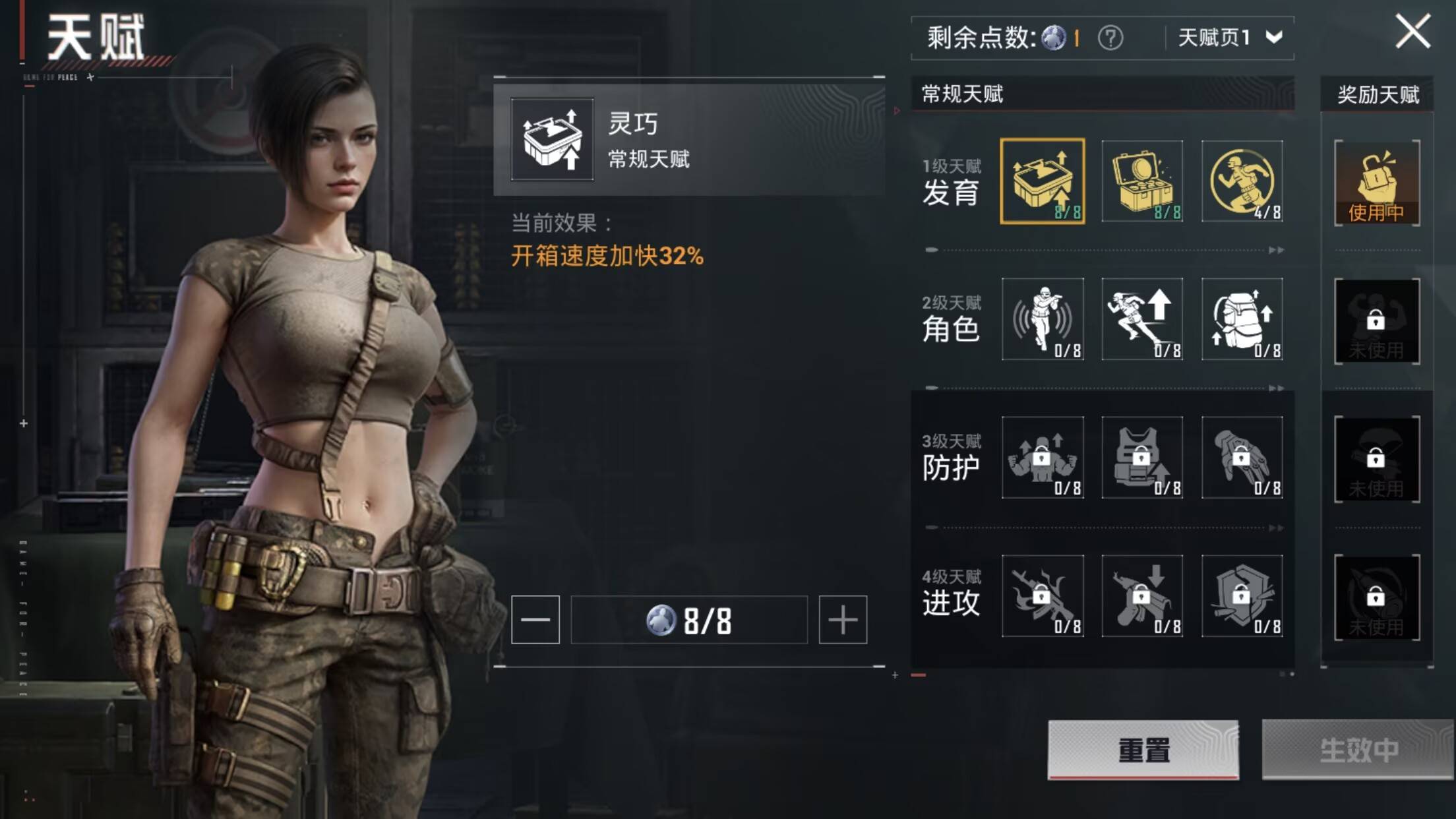Screen dimensions: 1456x819
Task: Click the locked shield talent in 进攻 row
Action: (x=1243, y=597)
